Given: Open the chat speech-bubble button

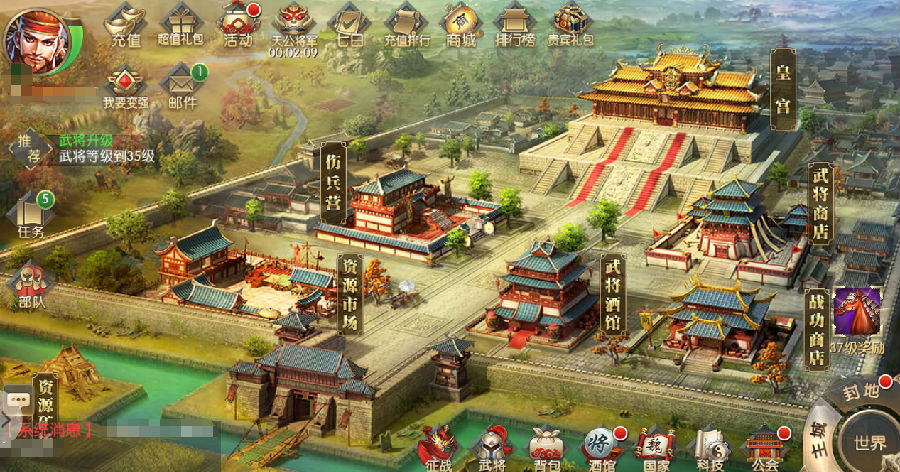Looking at the screenshot, I should coord(16,402).
